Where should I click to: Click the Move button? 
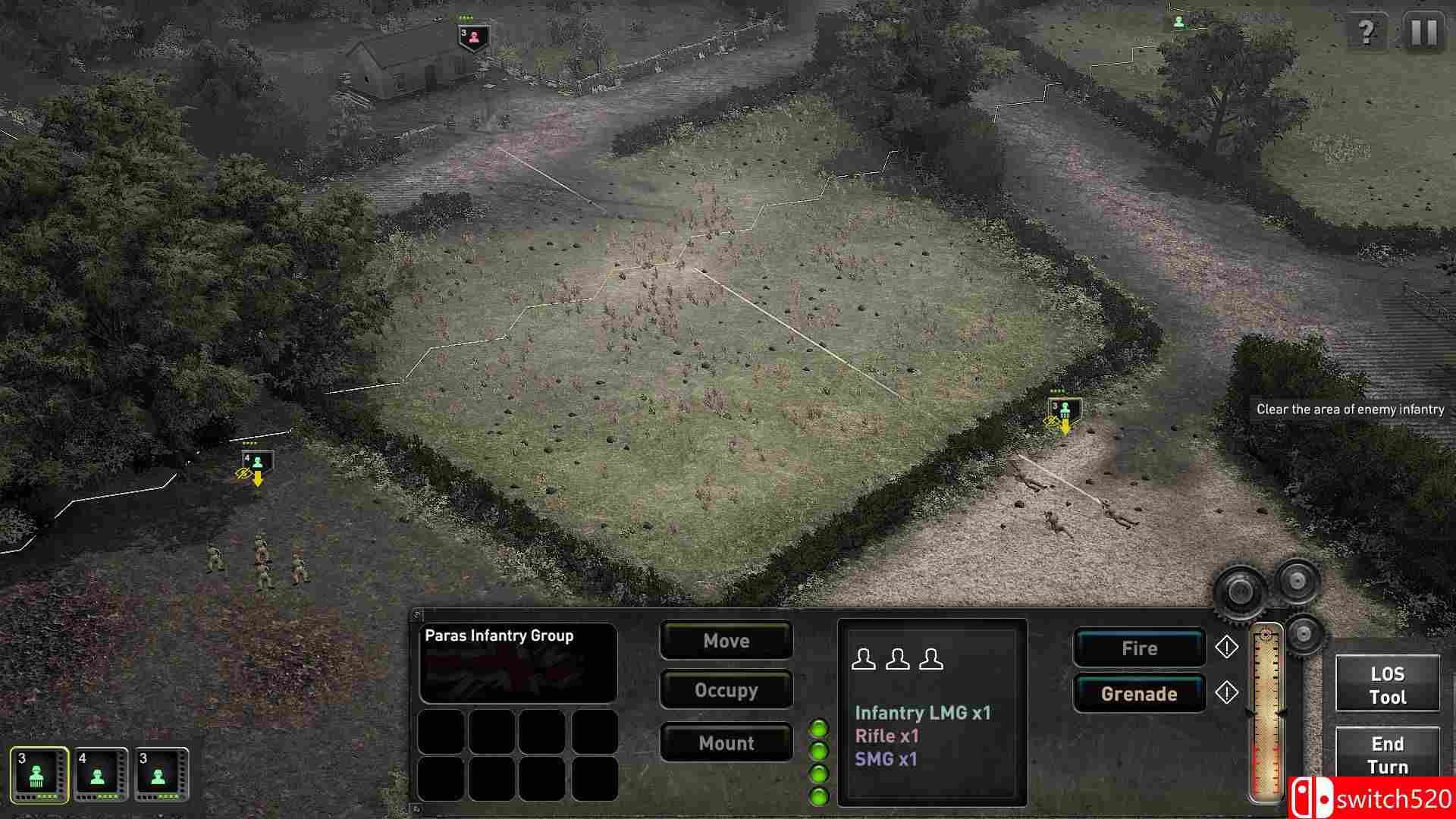725,641
